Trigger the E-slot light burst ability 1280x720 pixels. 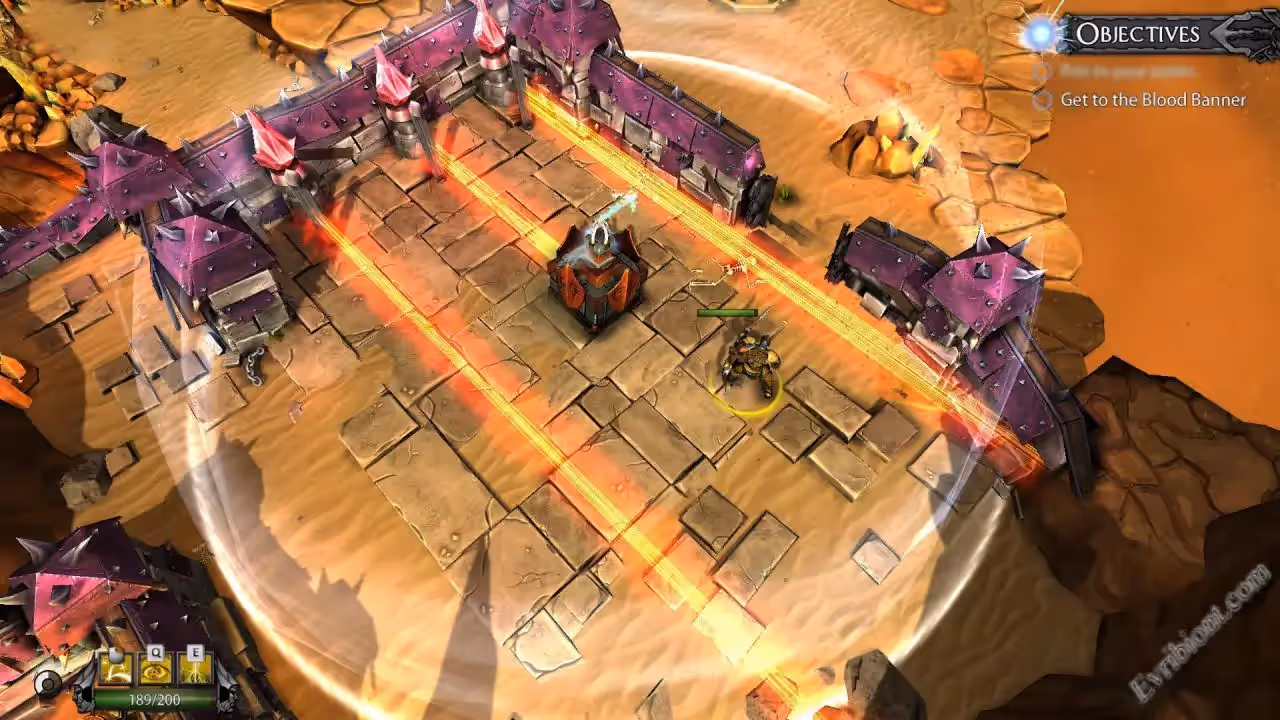195,668
